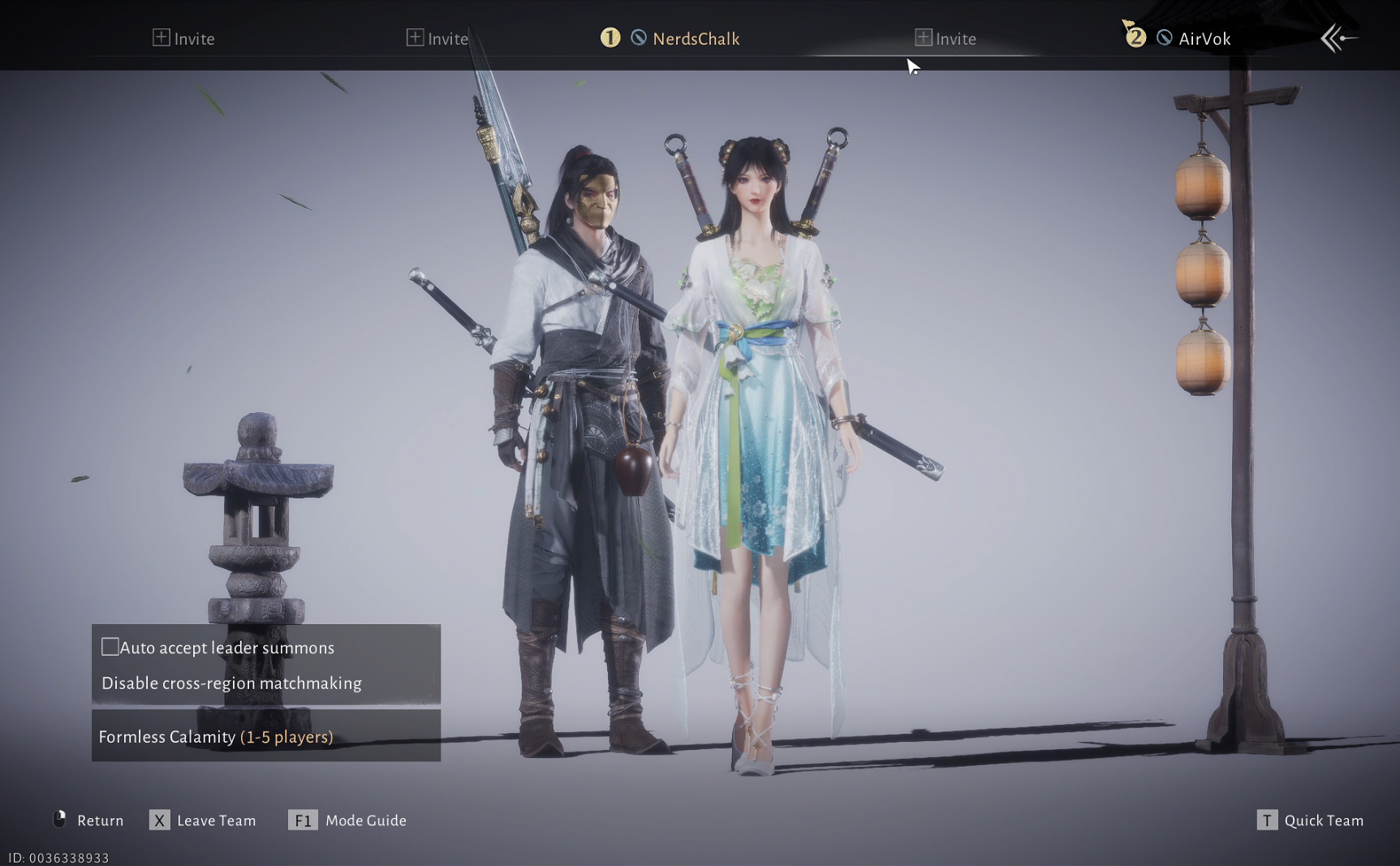Close the team panel with the back arrow

(1337, 38)
